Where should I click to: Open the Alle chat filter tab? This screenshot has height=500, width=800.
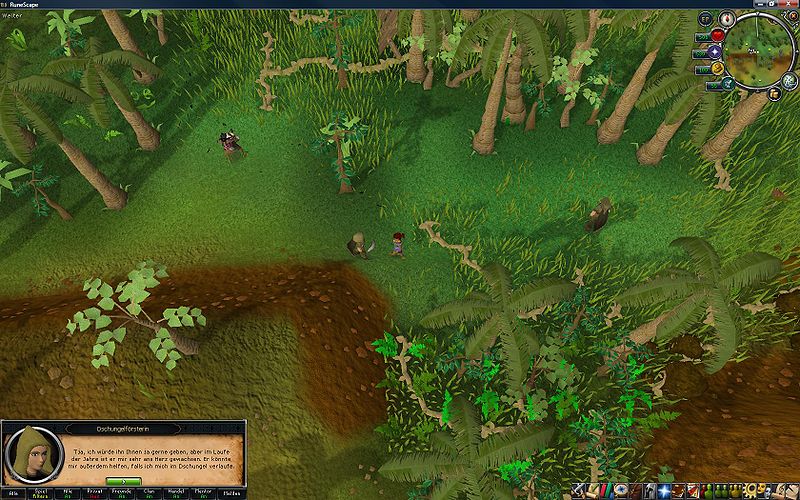click(x=14, y=493)
